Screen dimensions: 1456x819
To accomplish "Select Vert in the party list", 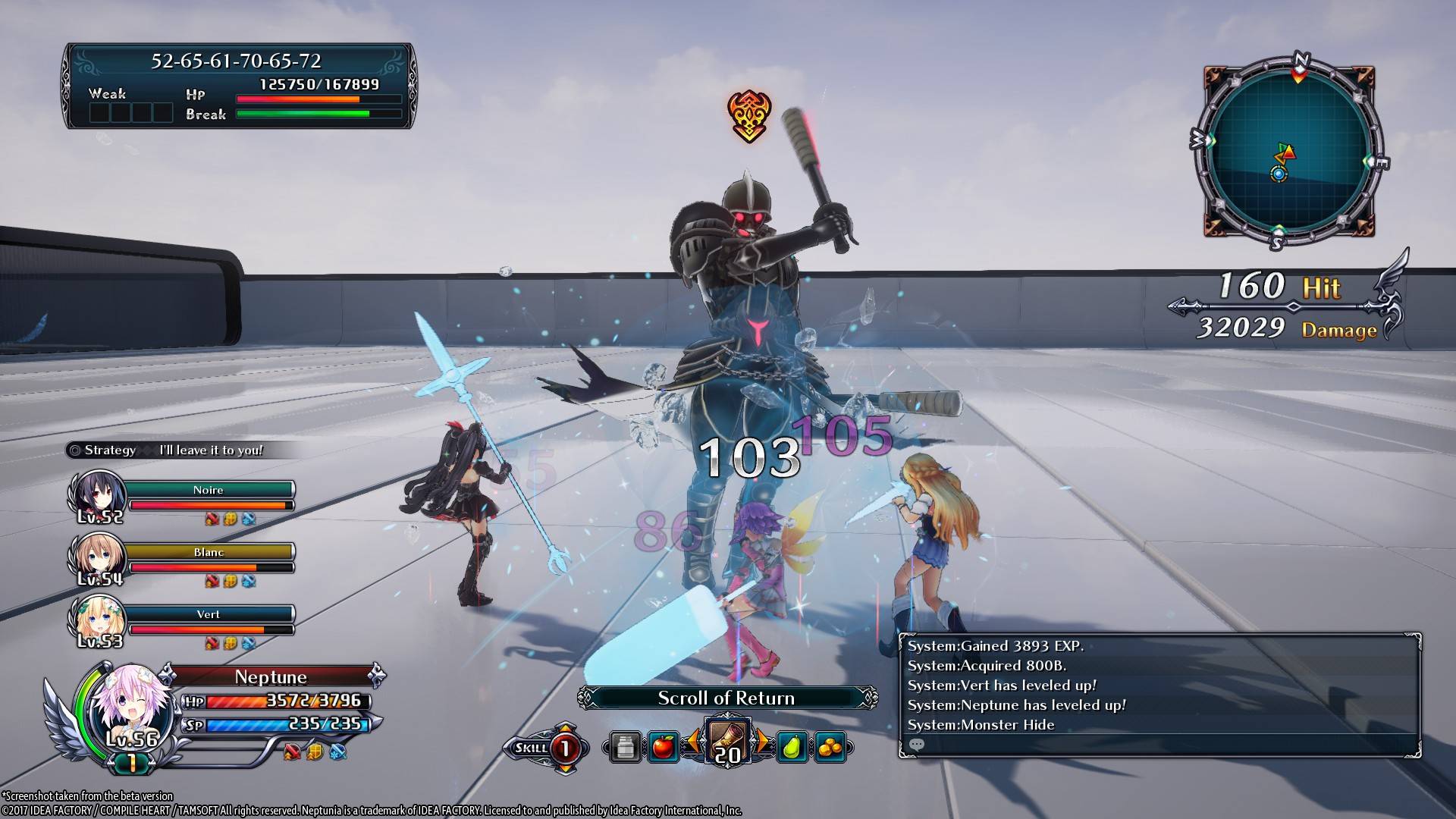I will point(208,615).
